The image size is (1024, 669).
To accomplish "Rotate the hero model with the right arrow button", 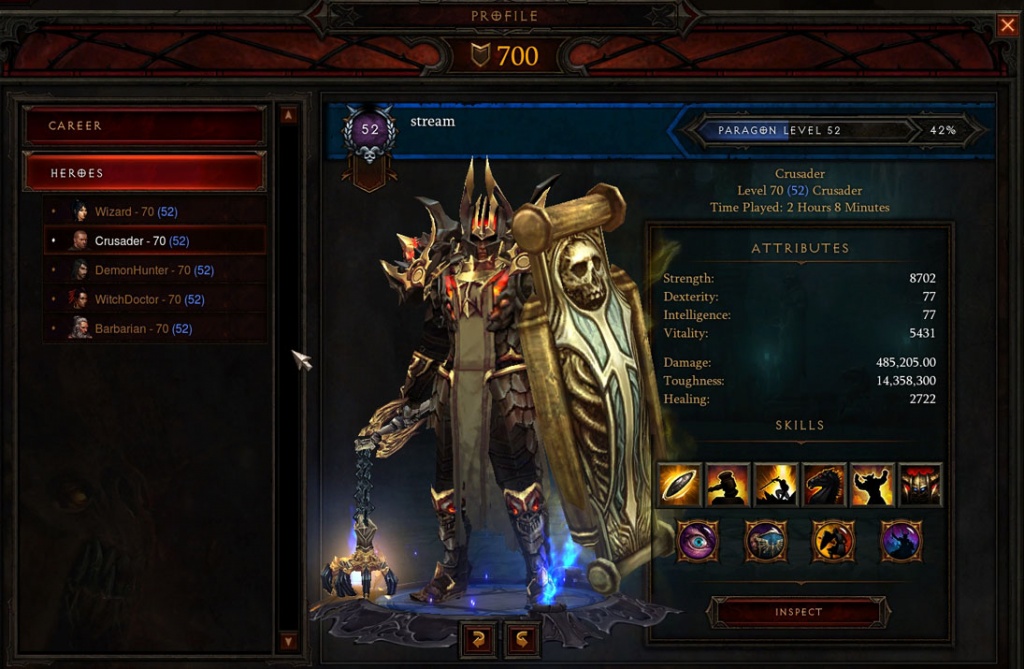I will [522, 637].
